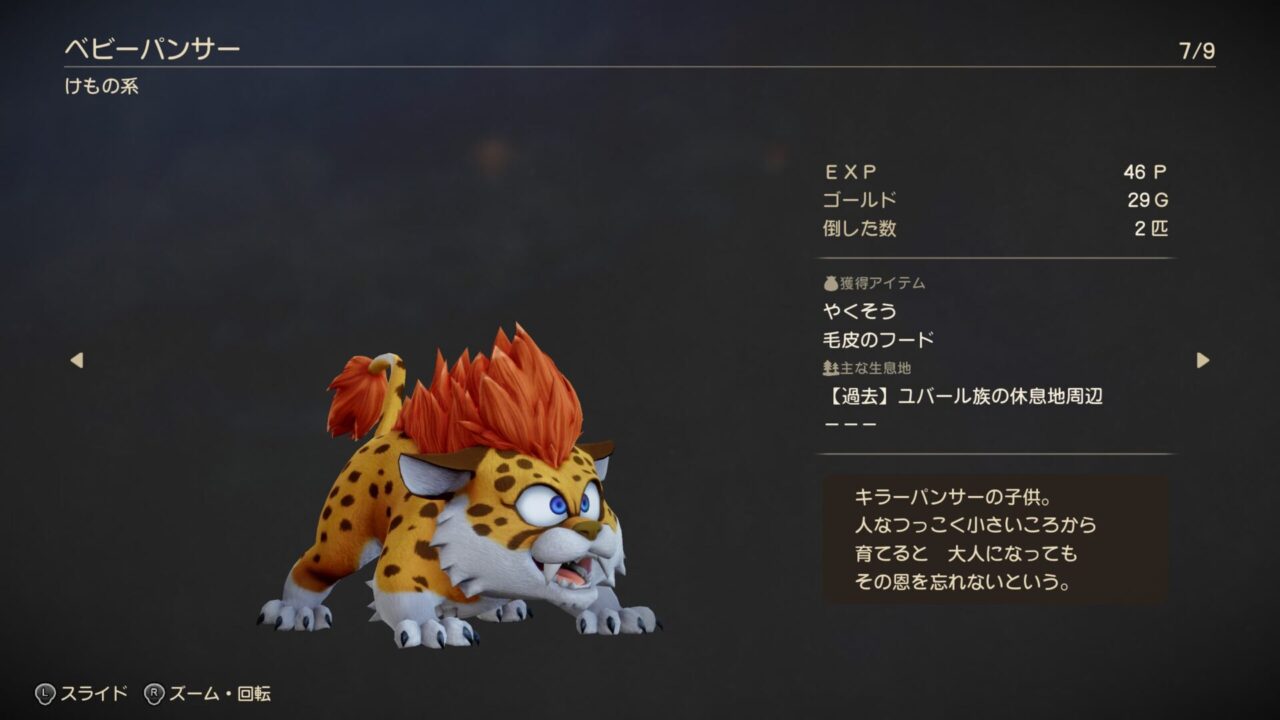Go to previous monster with left arrow
This screenshot has width=1280, height=720.
[x=77, y=360]
